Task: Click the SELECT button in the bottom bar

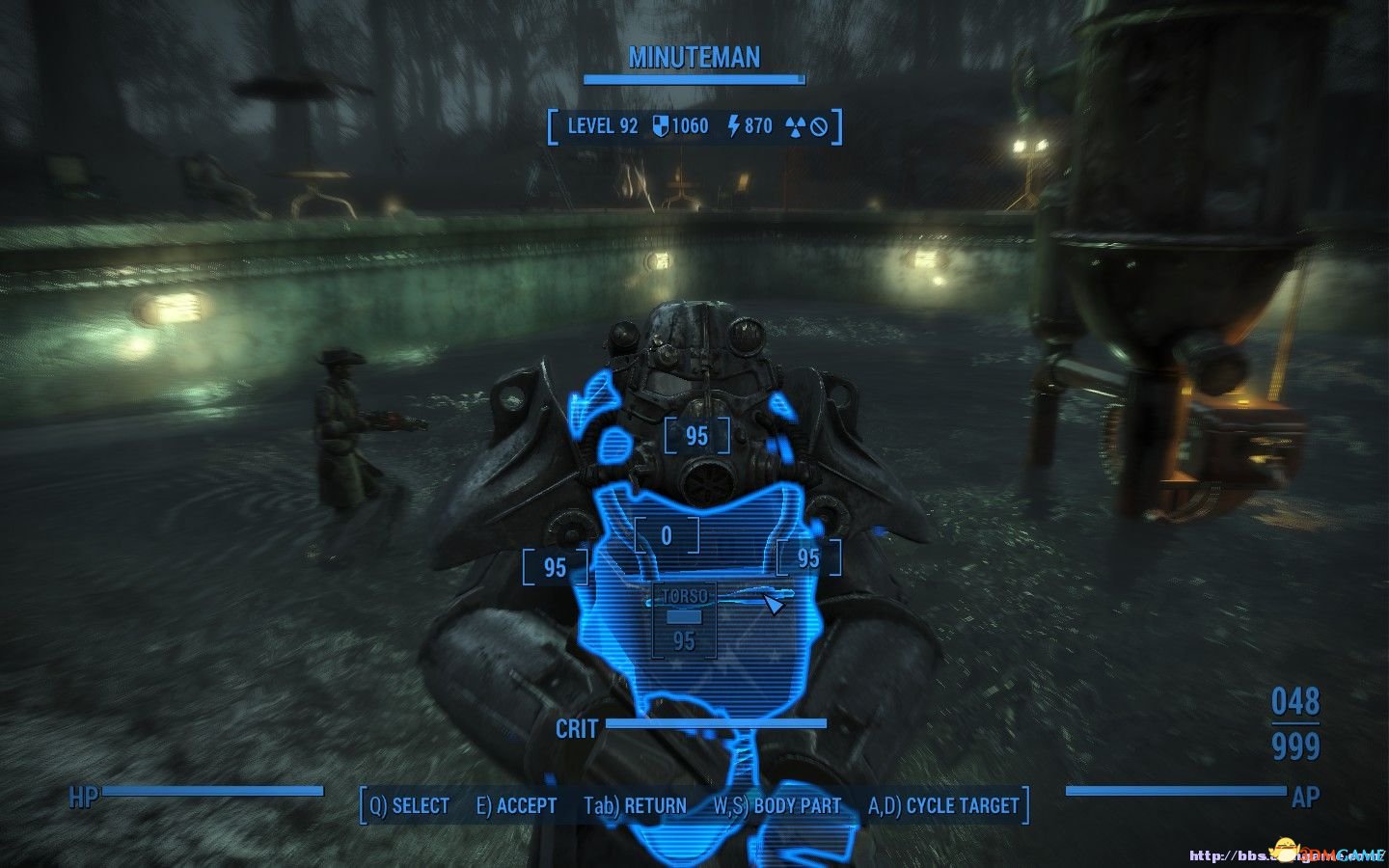Action: click(x=410, y=806)
